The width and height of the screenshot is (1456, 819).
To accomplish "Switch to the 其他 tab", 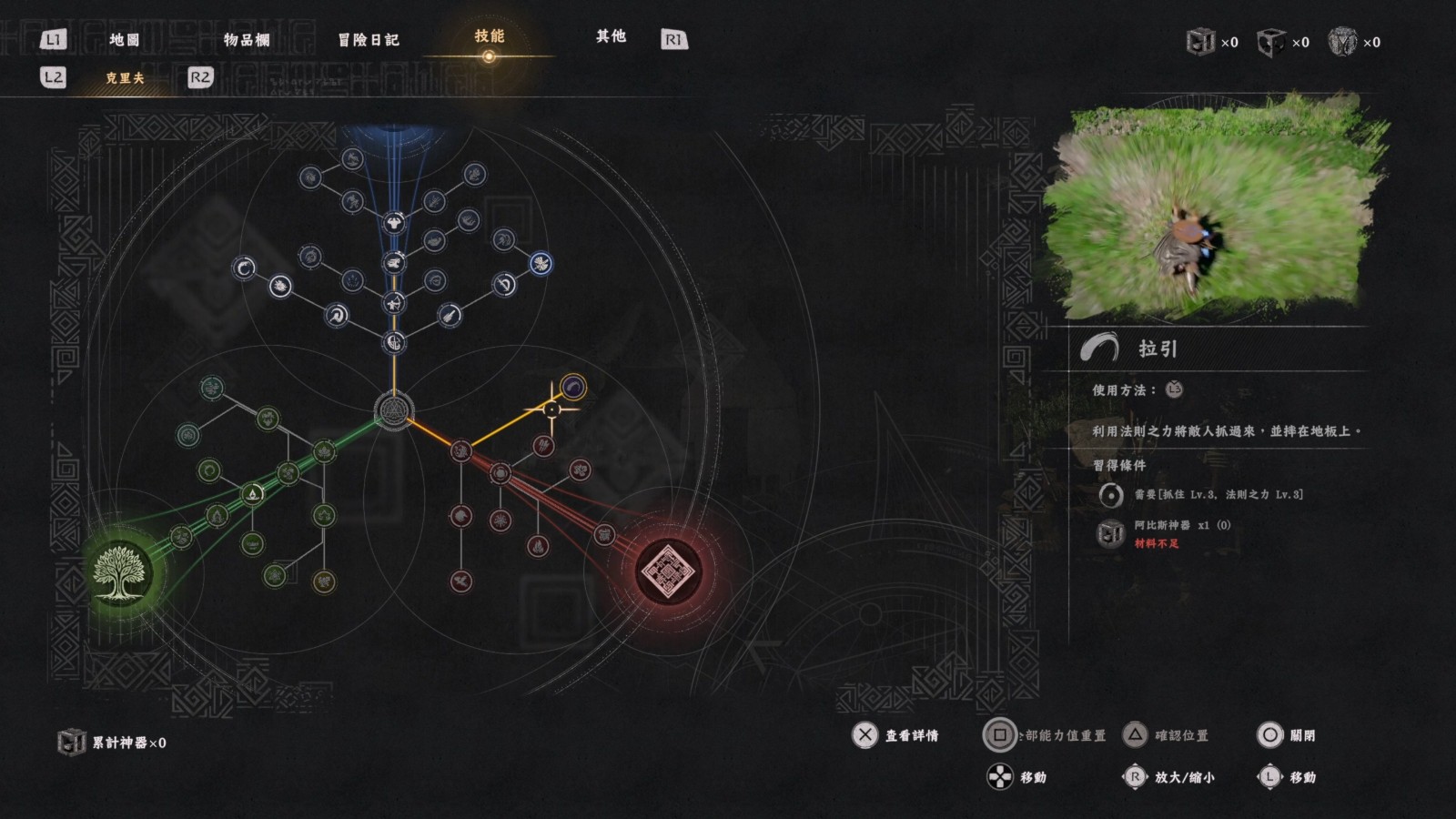I will point(611,36).
